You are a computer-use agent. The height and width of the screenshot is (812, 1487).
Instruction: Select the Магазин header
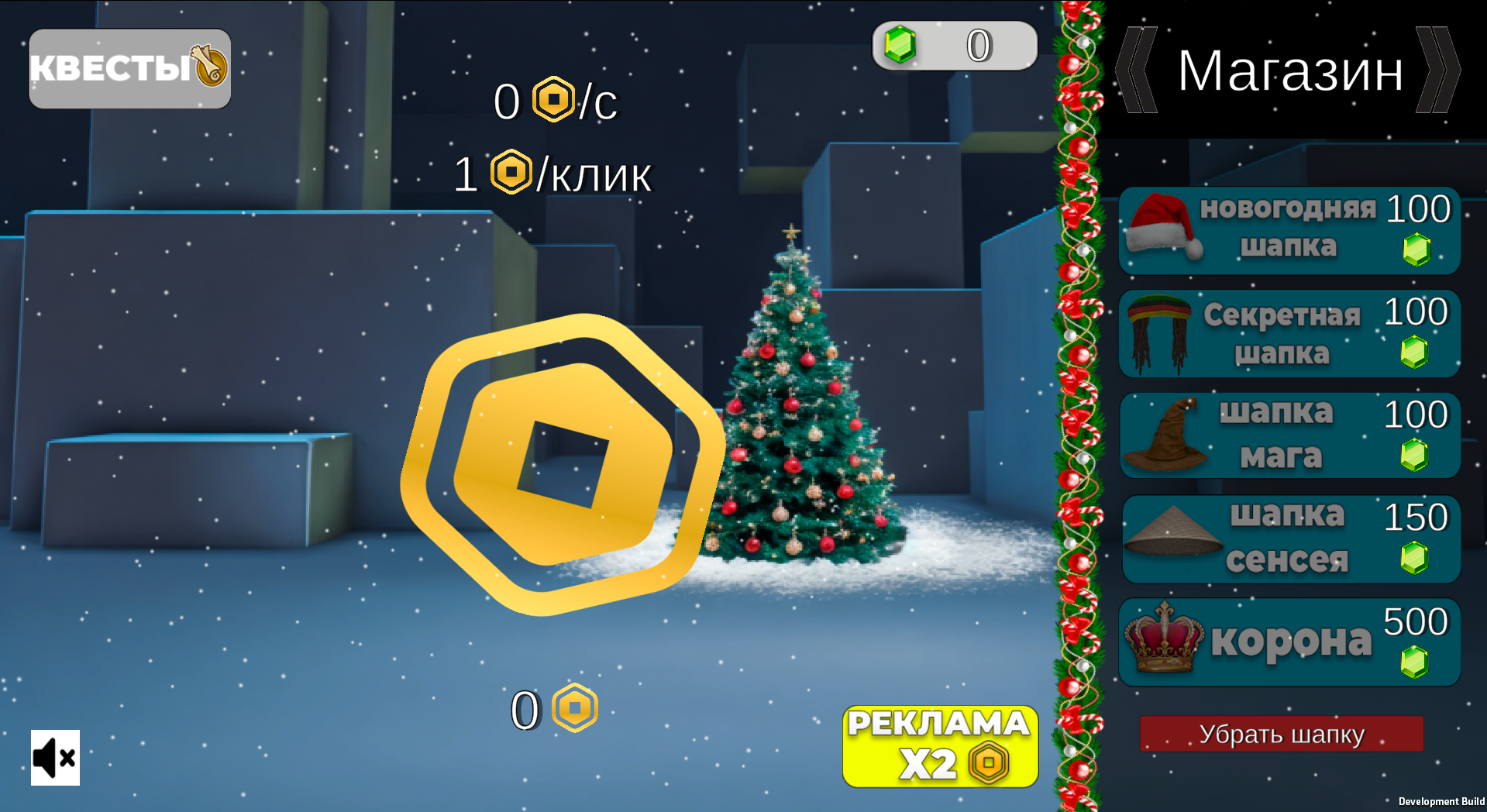coord(1289,72)
